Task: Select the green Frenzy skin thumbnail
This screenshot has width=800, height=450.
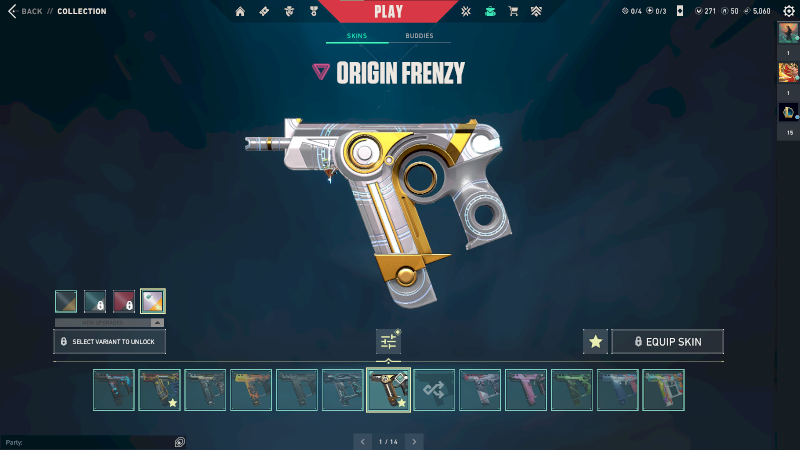Action: (572, 390)
